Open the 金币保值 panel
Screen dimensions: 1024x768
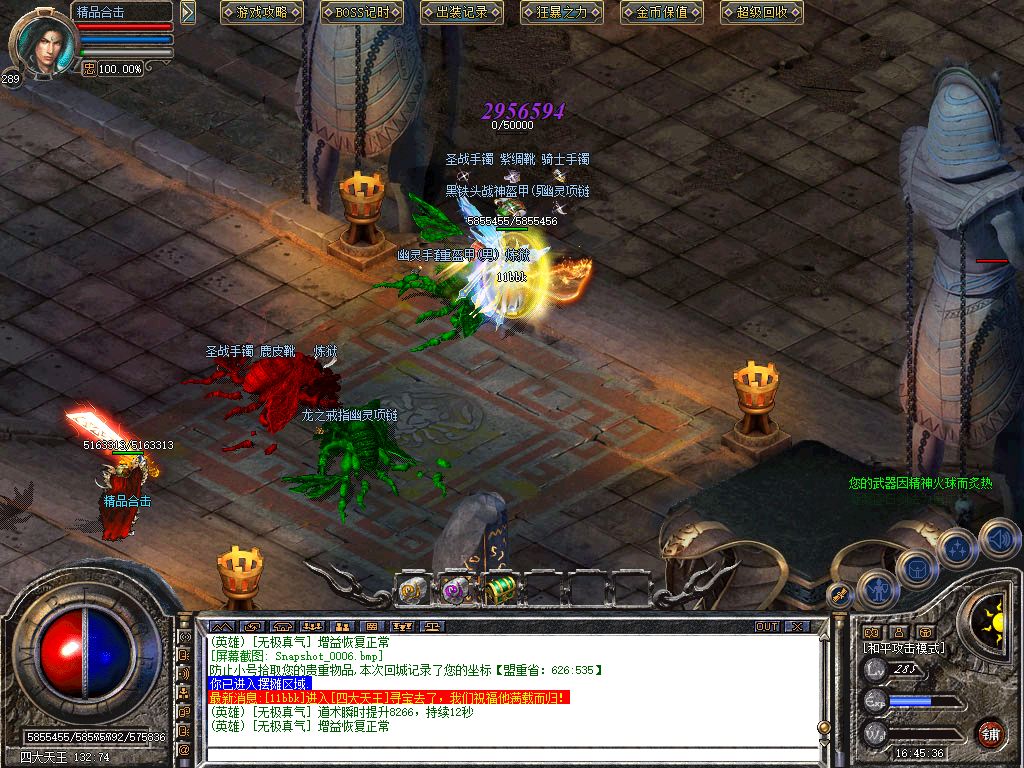[x=662, y=13]
